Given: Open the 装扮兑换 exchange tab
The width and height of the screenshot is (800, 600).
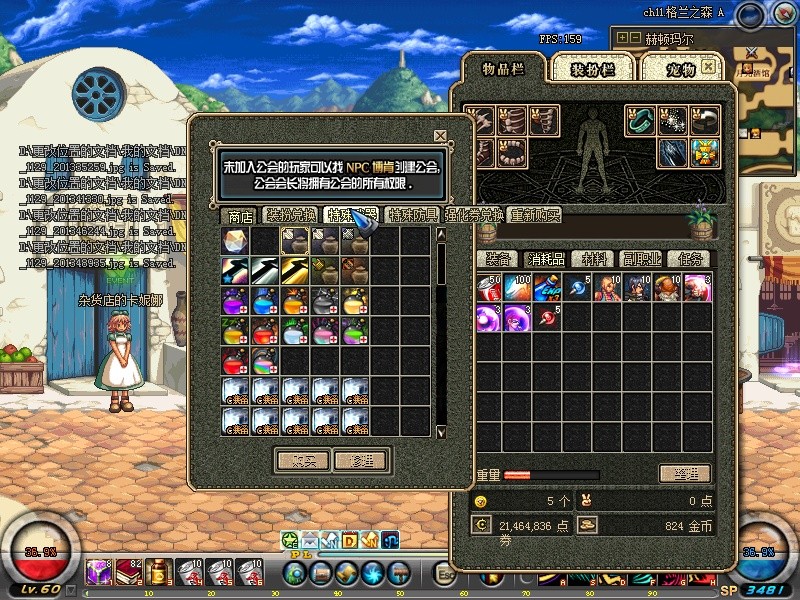Looking at the screenshot, I should 291,215.
